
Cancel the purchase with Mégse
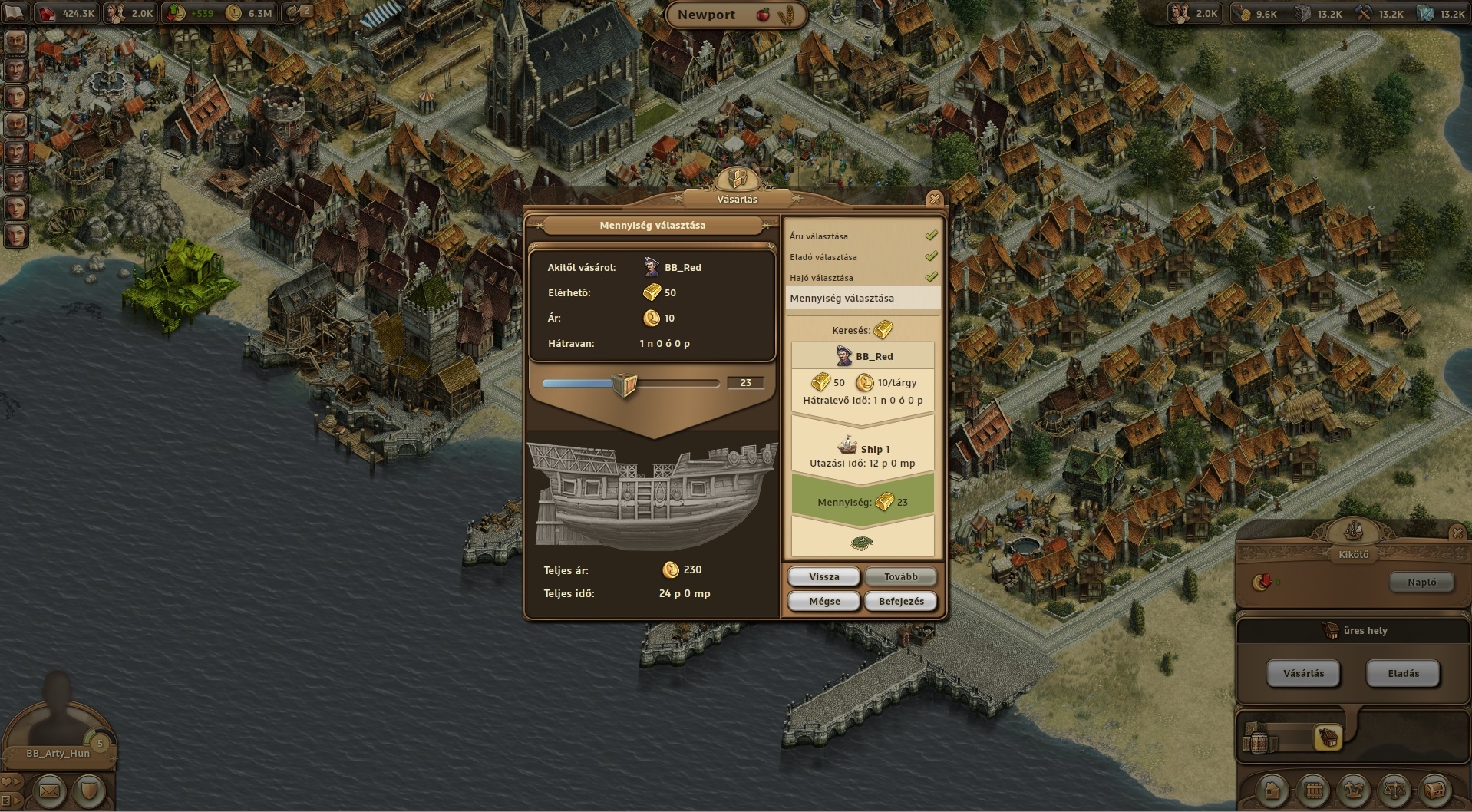[x=823, y=602]
